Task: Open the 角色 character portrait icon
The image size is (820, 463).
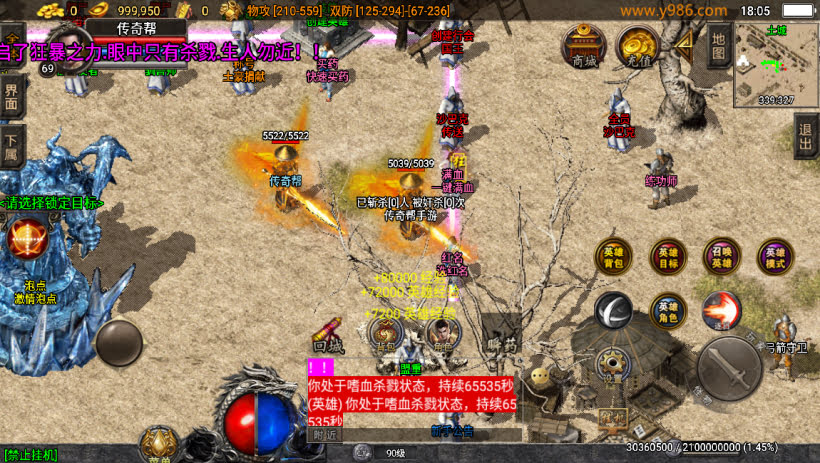Action: (440, 333)
